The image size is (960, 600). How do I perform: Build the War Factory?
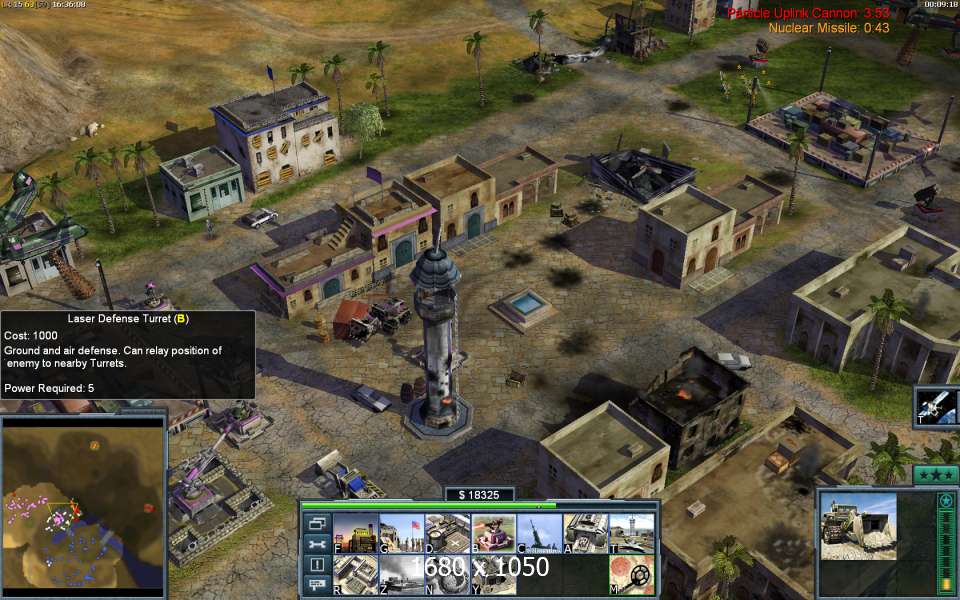point(583,534)
